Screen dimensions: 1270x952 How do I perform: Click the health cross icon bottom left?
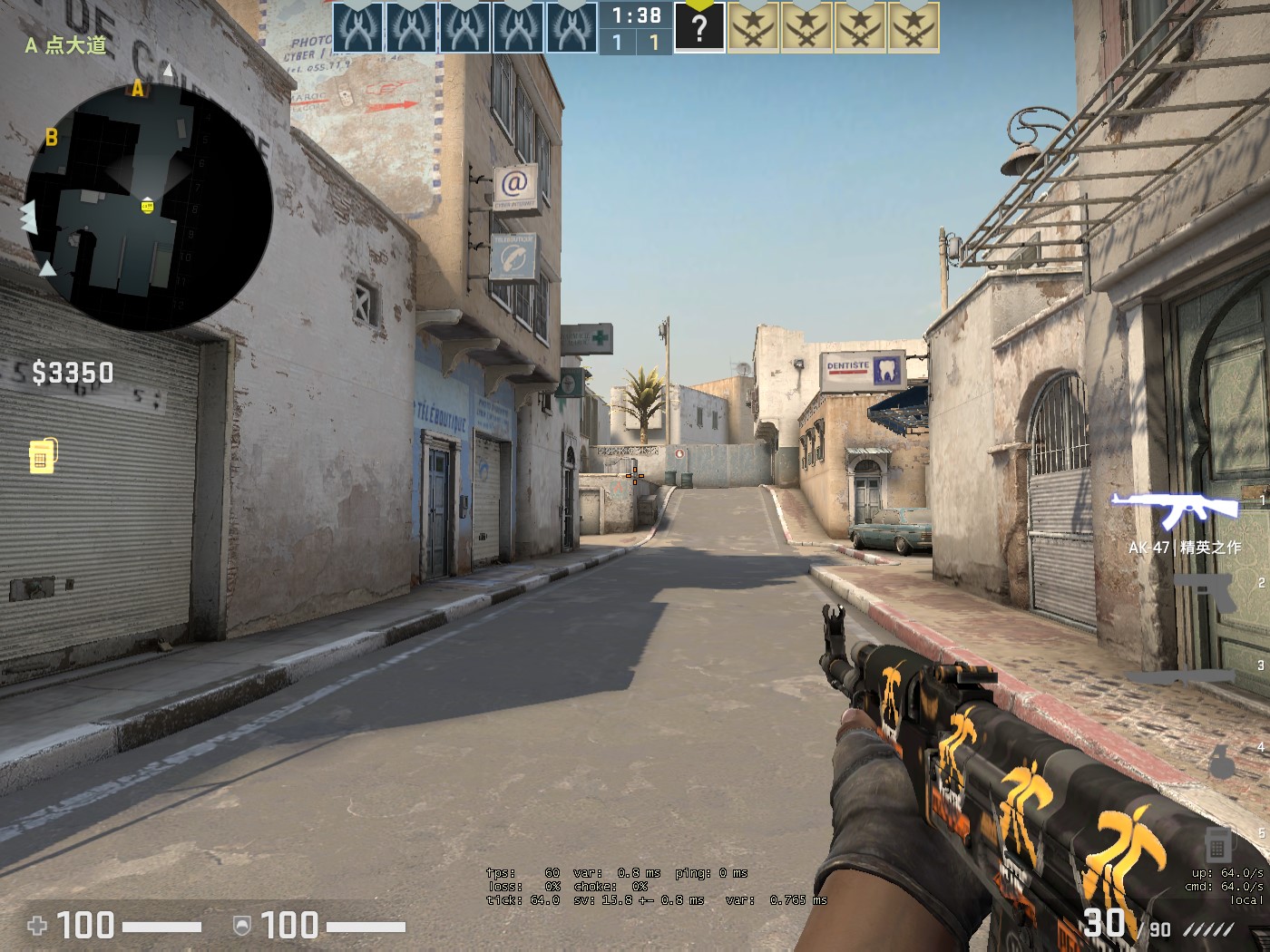[x=37, y=927]
